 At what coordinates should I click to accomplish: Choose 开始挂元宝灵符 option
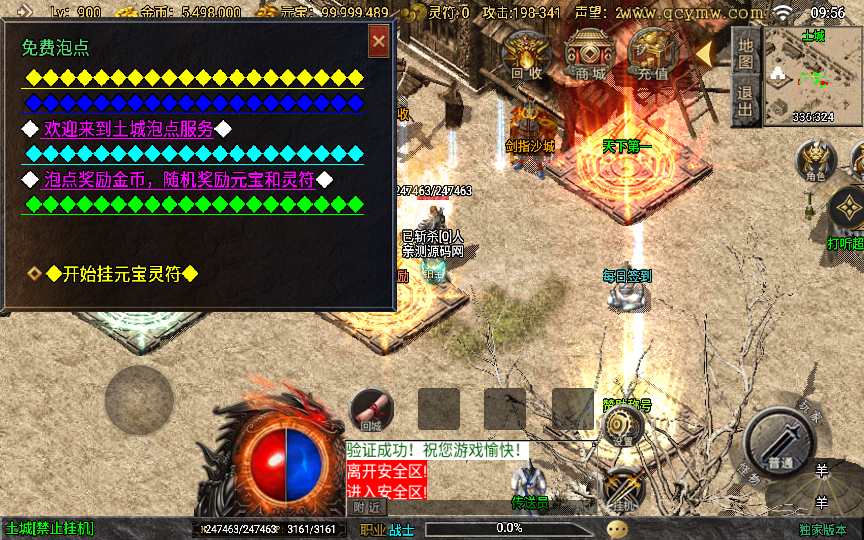tap(120, 274)
